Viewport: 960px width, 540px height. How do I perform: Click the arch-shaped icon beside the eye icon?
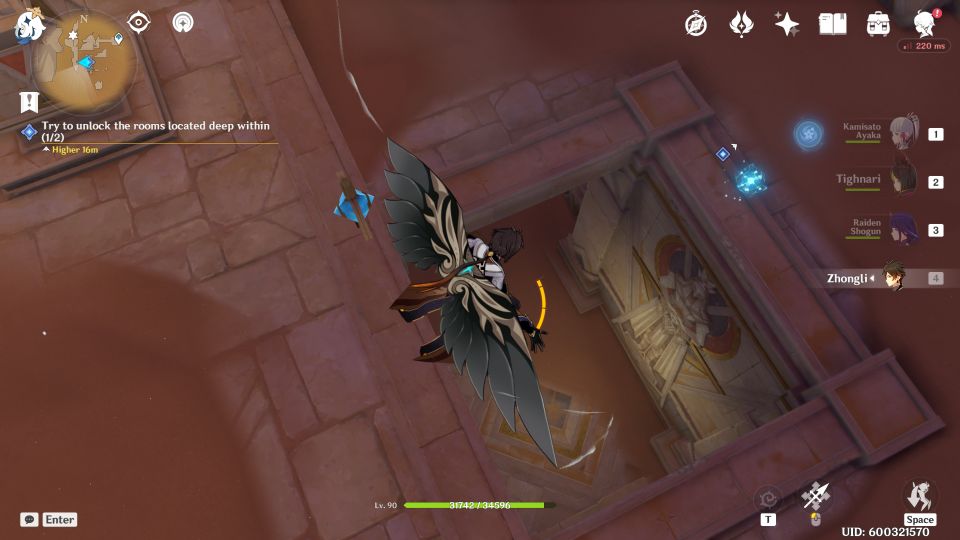pyautogui.click(x=183, y=22)
